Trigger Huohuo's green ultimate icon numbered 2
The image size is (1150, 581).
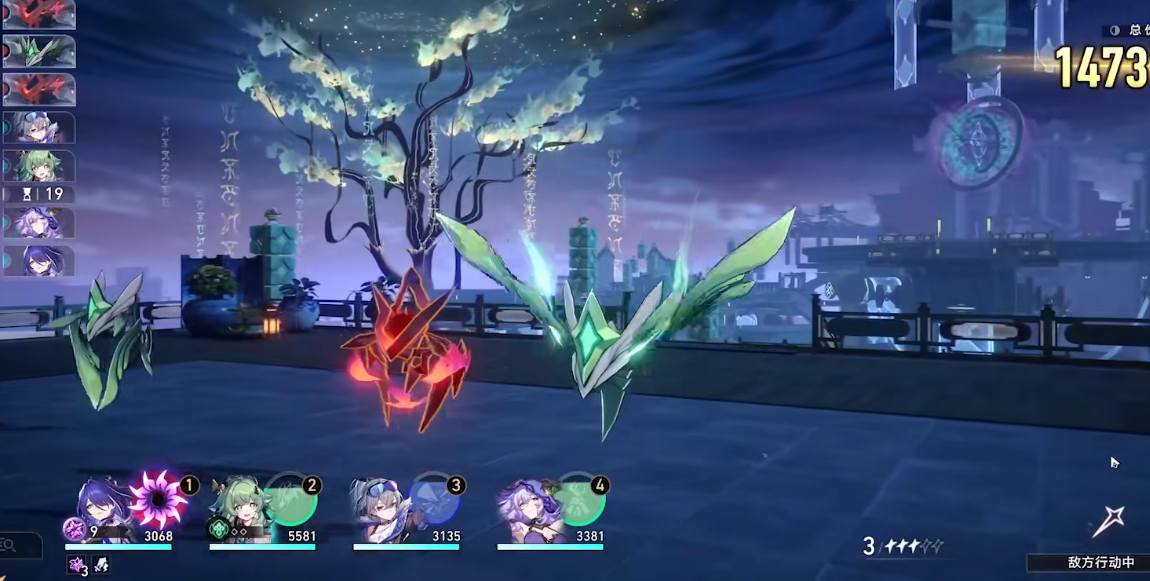pos(291,501)
